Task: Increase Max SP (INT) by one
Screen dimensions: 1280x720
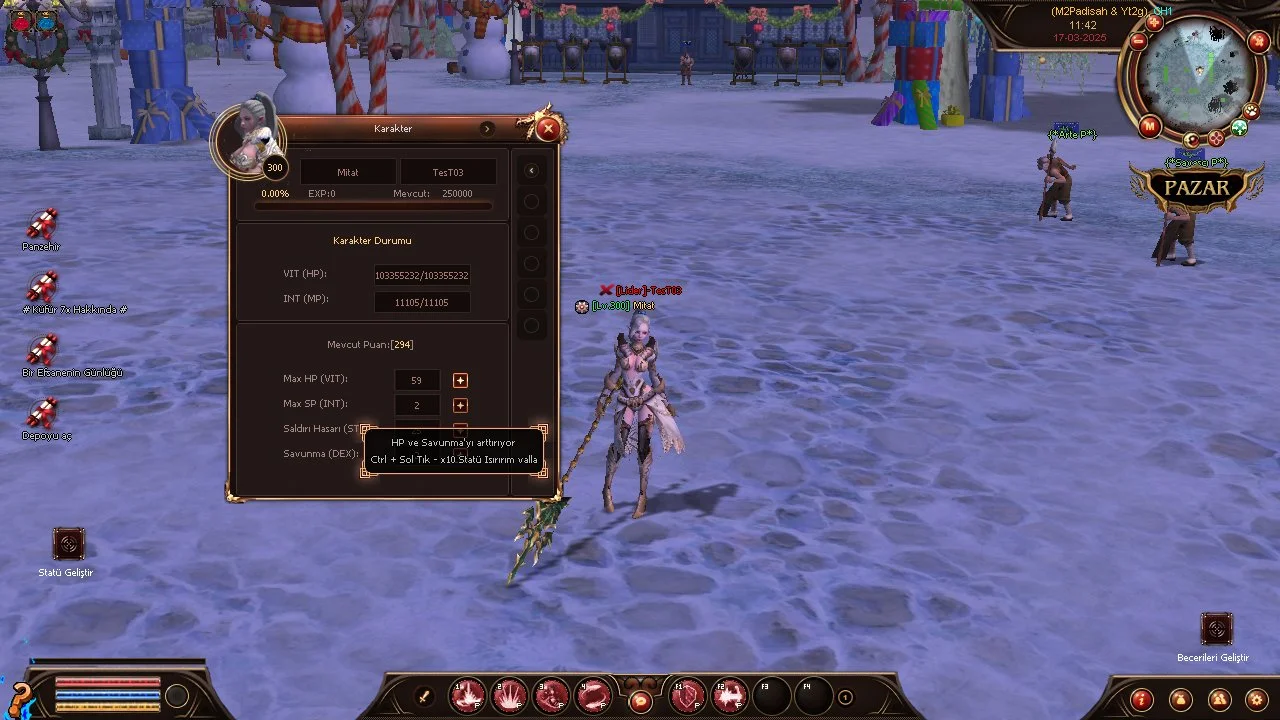Action: pos(460,405)
